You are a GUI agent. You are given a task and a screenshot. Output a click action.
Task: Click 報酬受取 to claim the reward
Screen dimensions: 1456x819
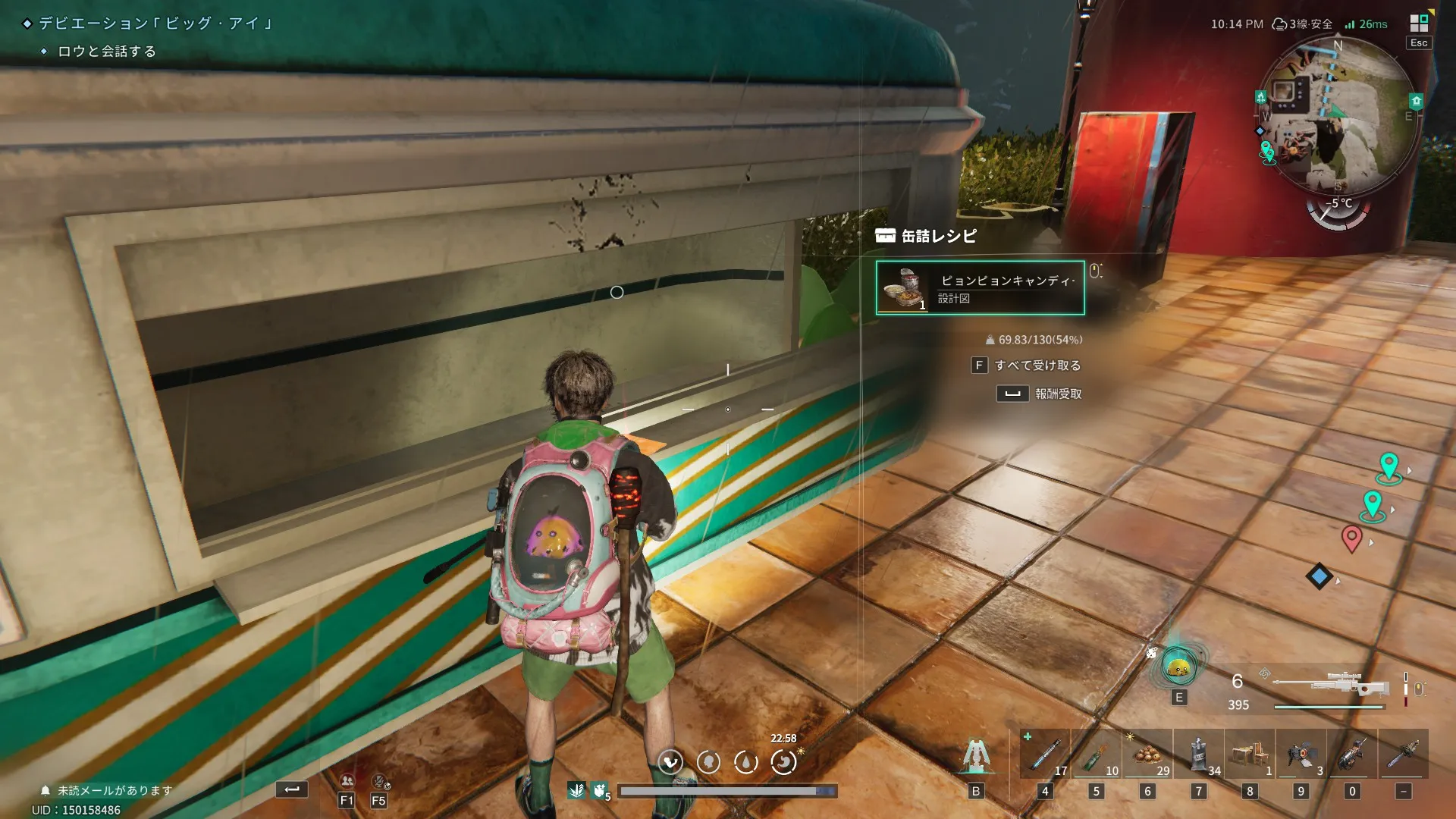[x=1058, y=394]
